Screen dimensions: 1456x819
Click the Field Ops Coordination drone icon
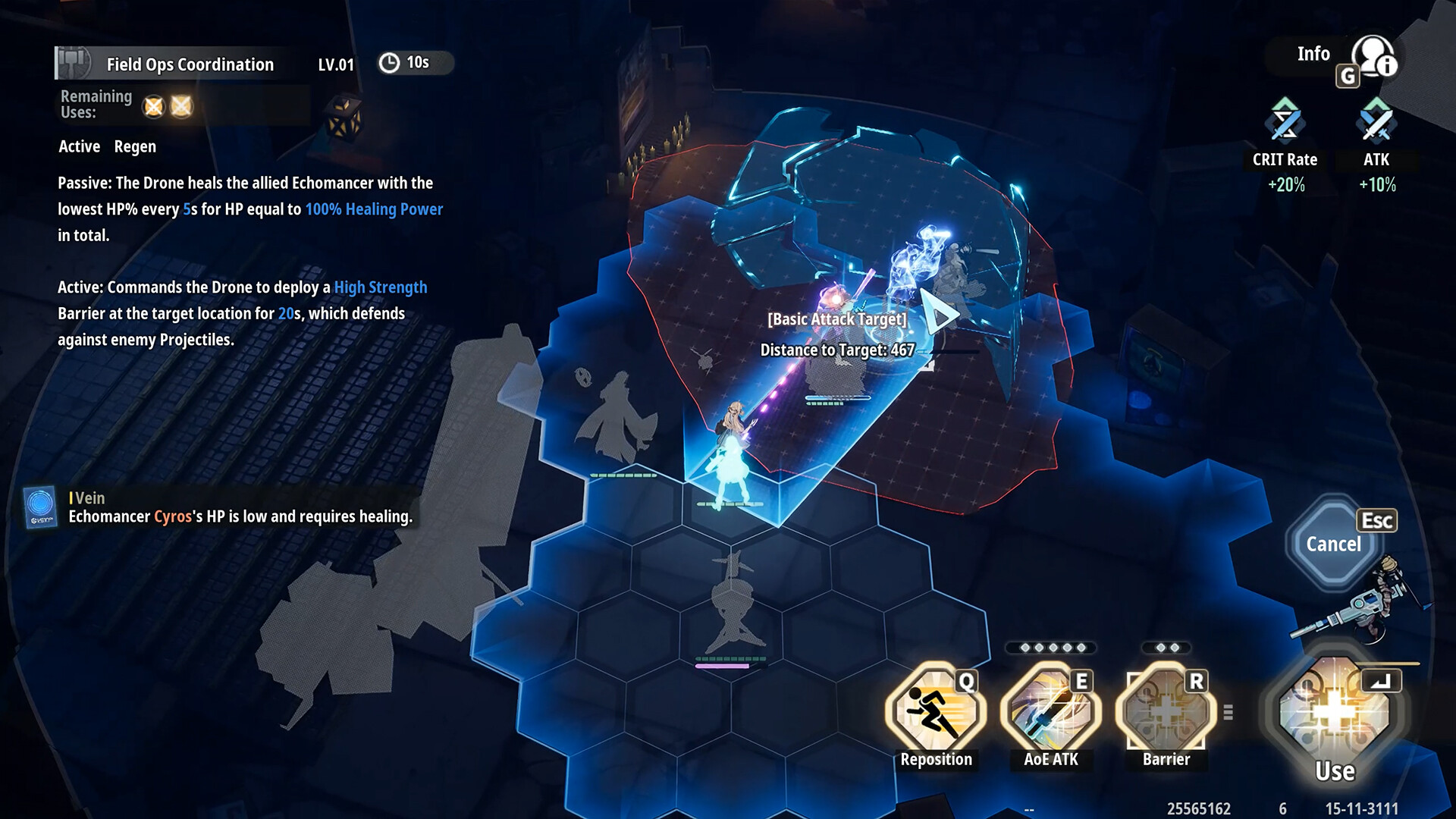[71, 61]
